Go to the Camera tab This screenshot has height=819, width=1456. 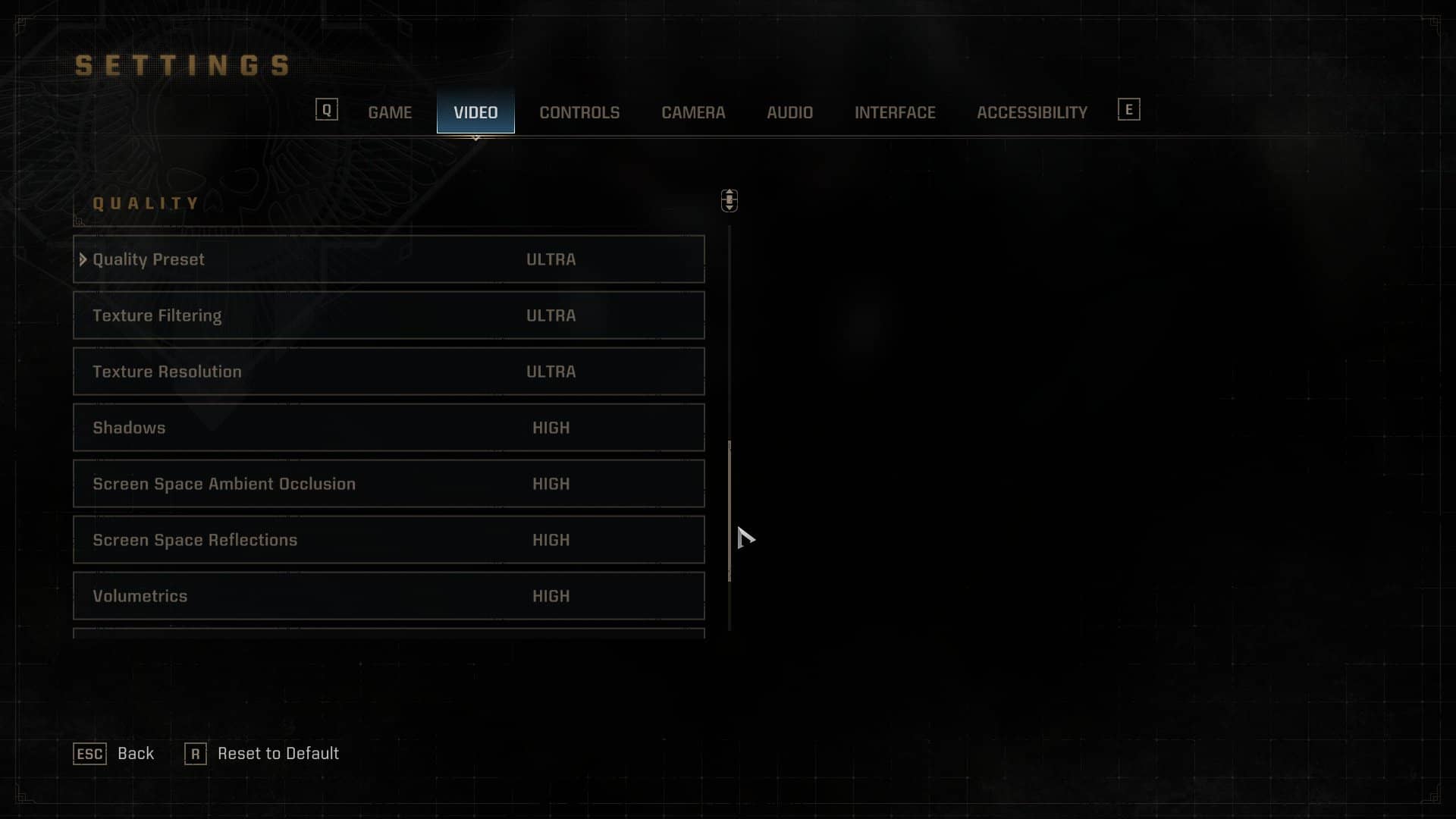pyautogui.click(x=693, y=112)
